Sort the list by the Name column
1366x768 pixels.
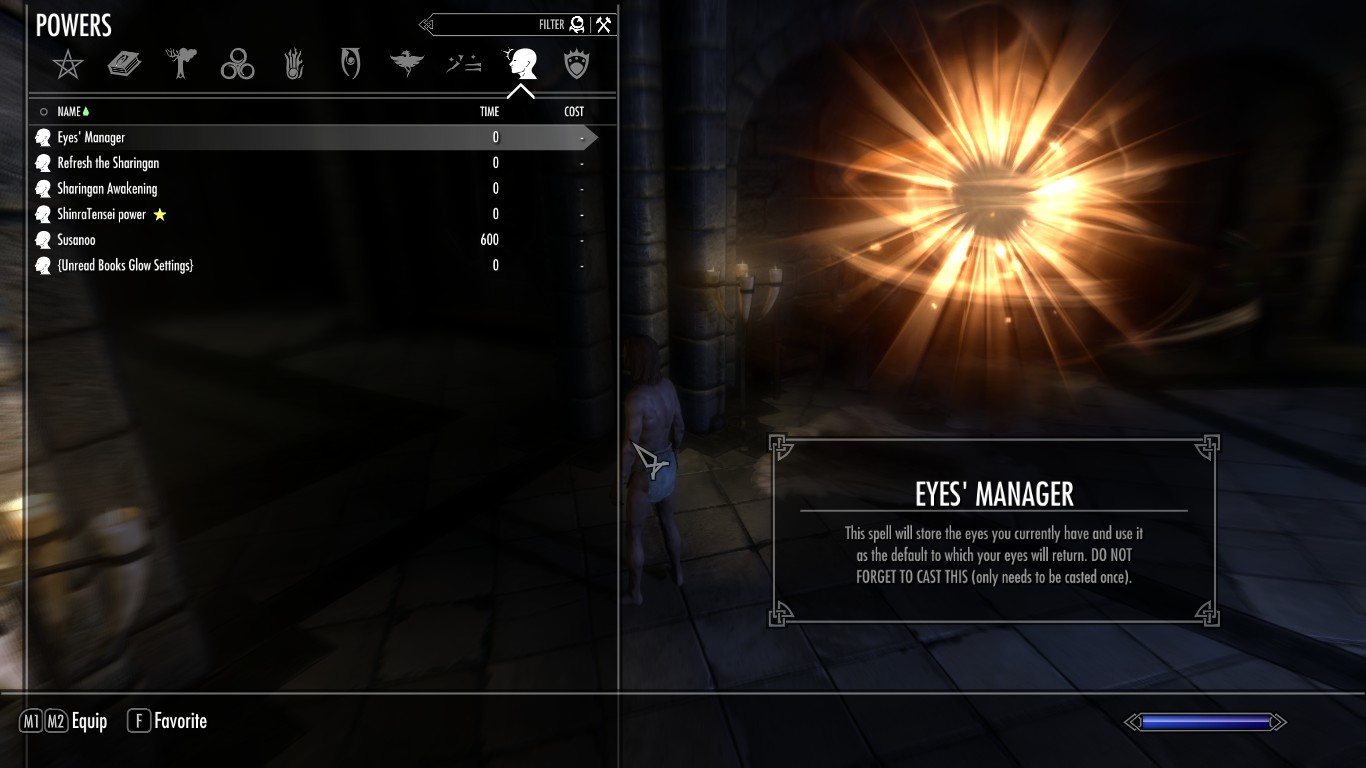click(69, 112)
